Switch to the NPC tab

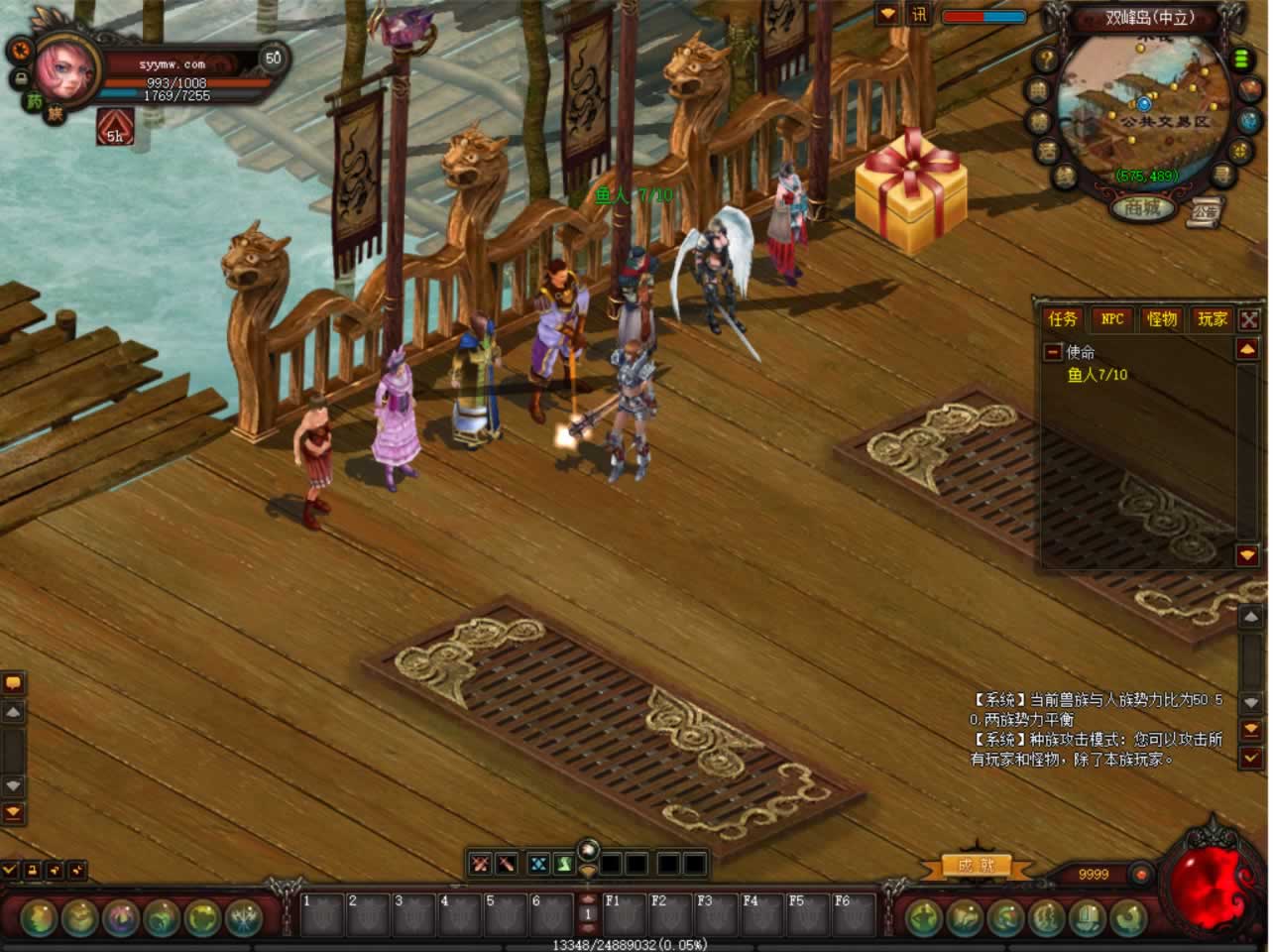(x=1112, y=318)
